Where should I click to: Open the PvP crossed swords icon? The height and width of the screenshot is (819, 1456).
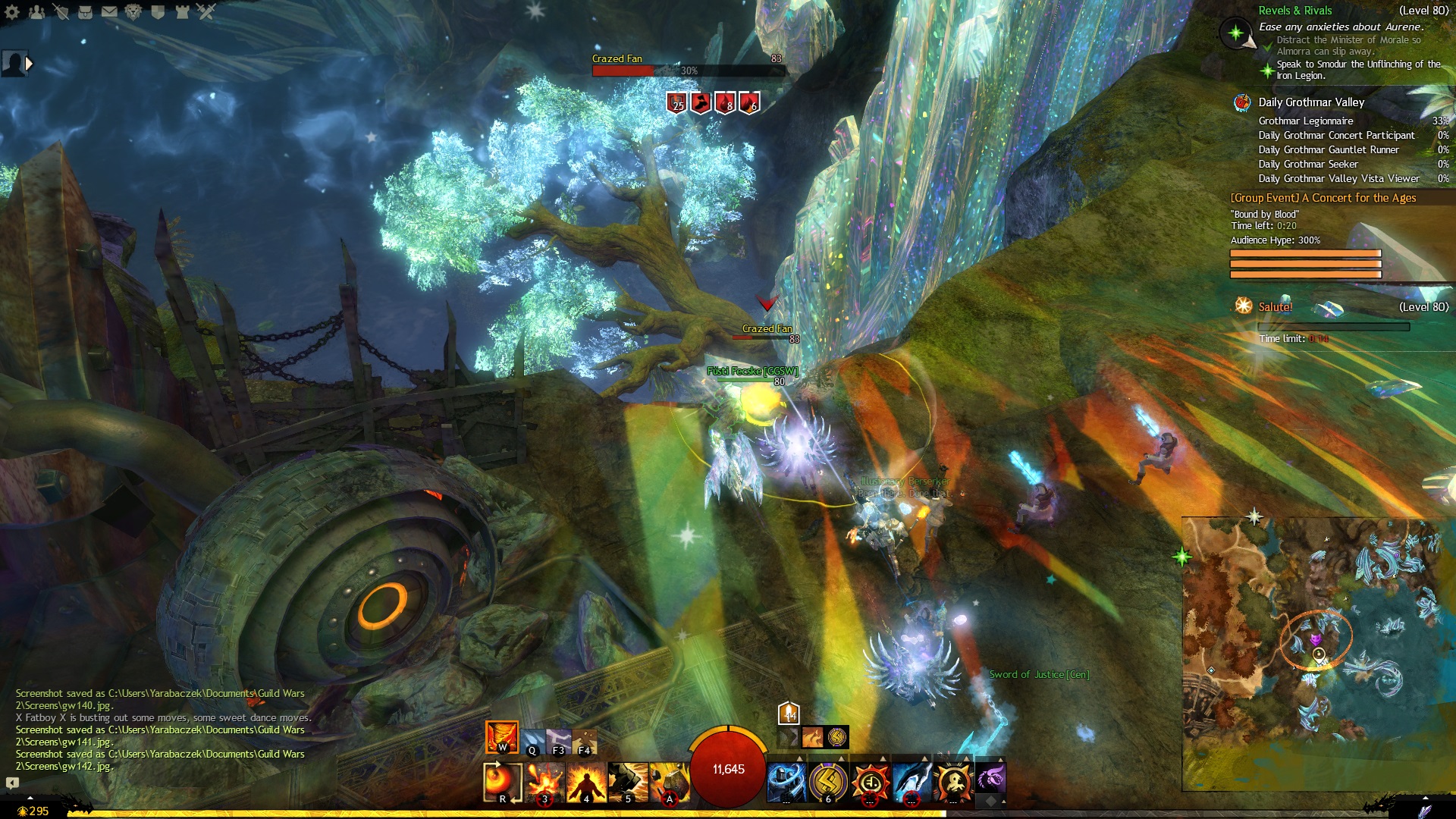pos(206,11)
